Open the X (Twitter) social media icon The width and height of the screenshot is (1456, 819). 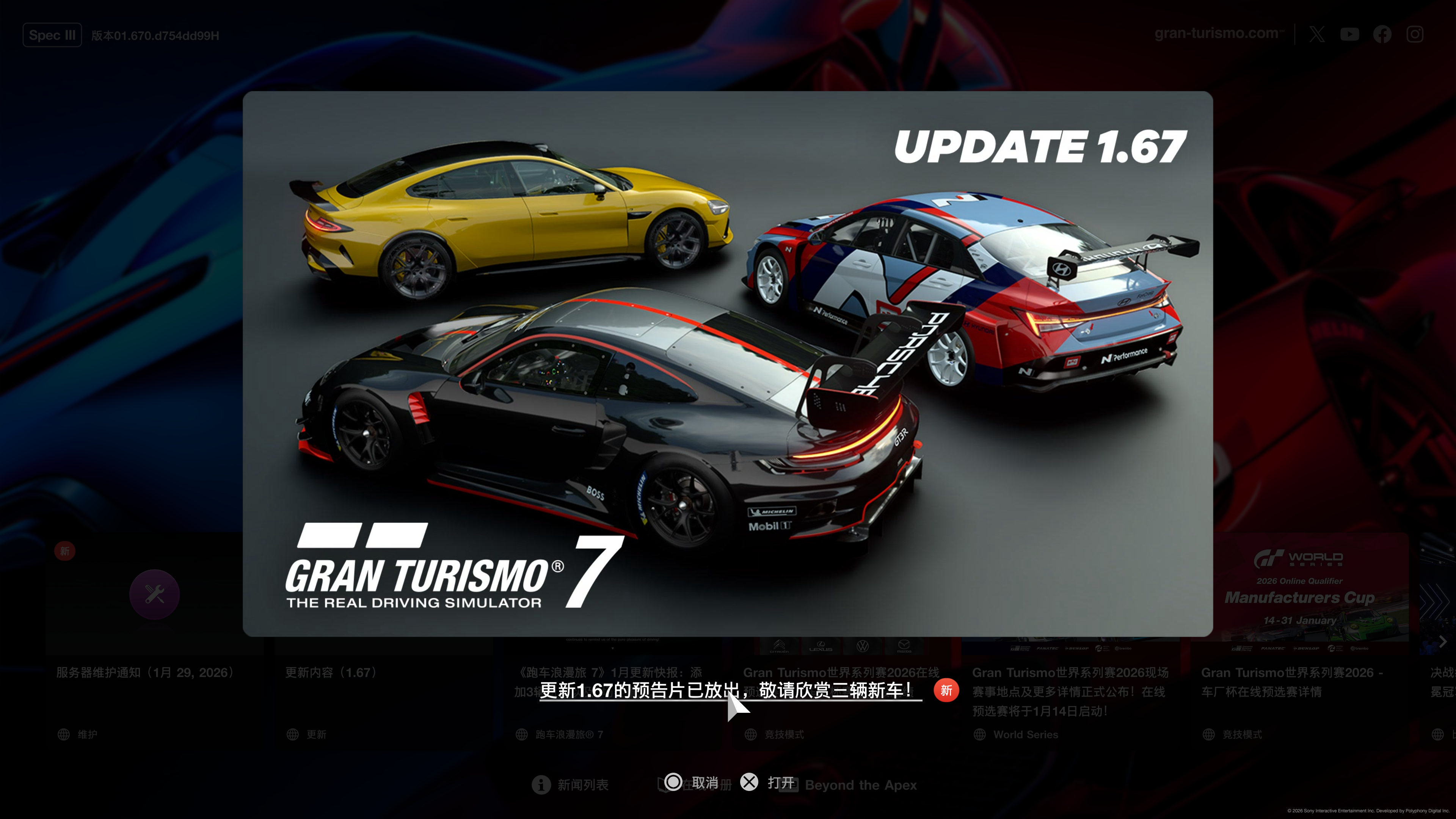[1317, 34]
